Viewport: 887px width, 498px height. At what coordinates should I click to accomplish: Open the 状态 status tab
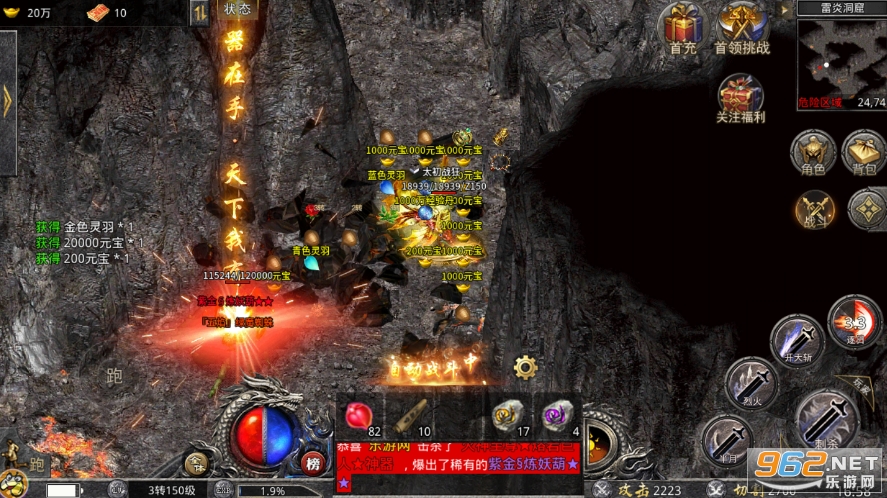(x=236, y=9)
